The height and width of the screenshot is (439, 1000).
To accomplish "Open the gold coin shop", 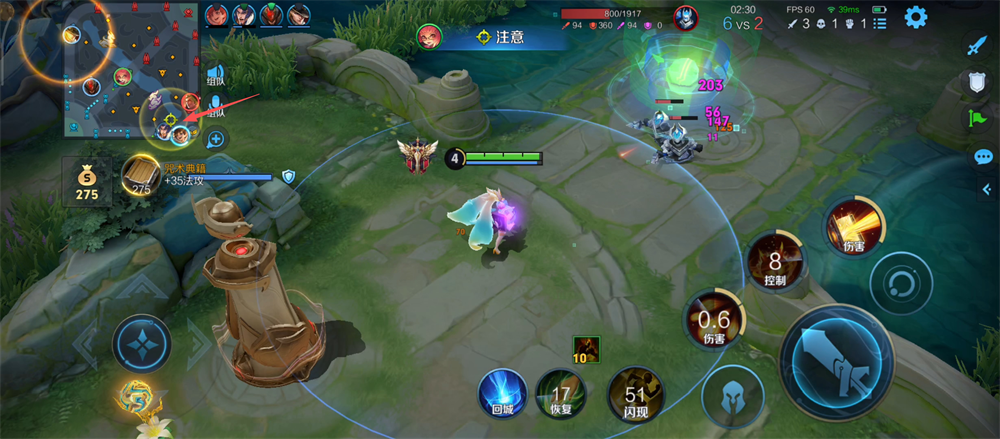I will click(x=87, y=180).
